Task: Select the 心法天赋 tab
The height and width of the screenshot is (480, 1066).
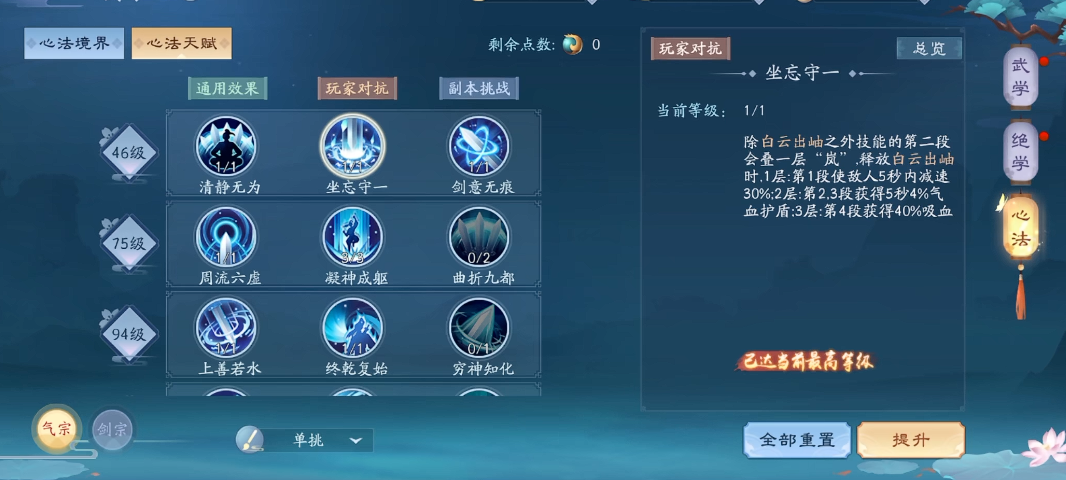Action: coord(181,43)
